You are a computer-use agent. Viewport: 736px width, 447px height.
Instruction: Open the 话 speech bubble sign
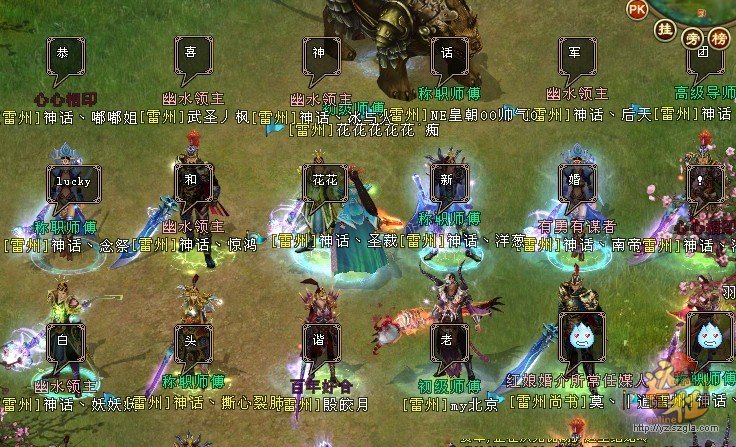coord(449,54)
